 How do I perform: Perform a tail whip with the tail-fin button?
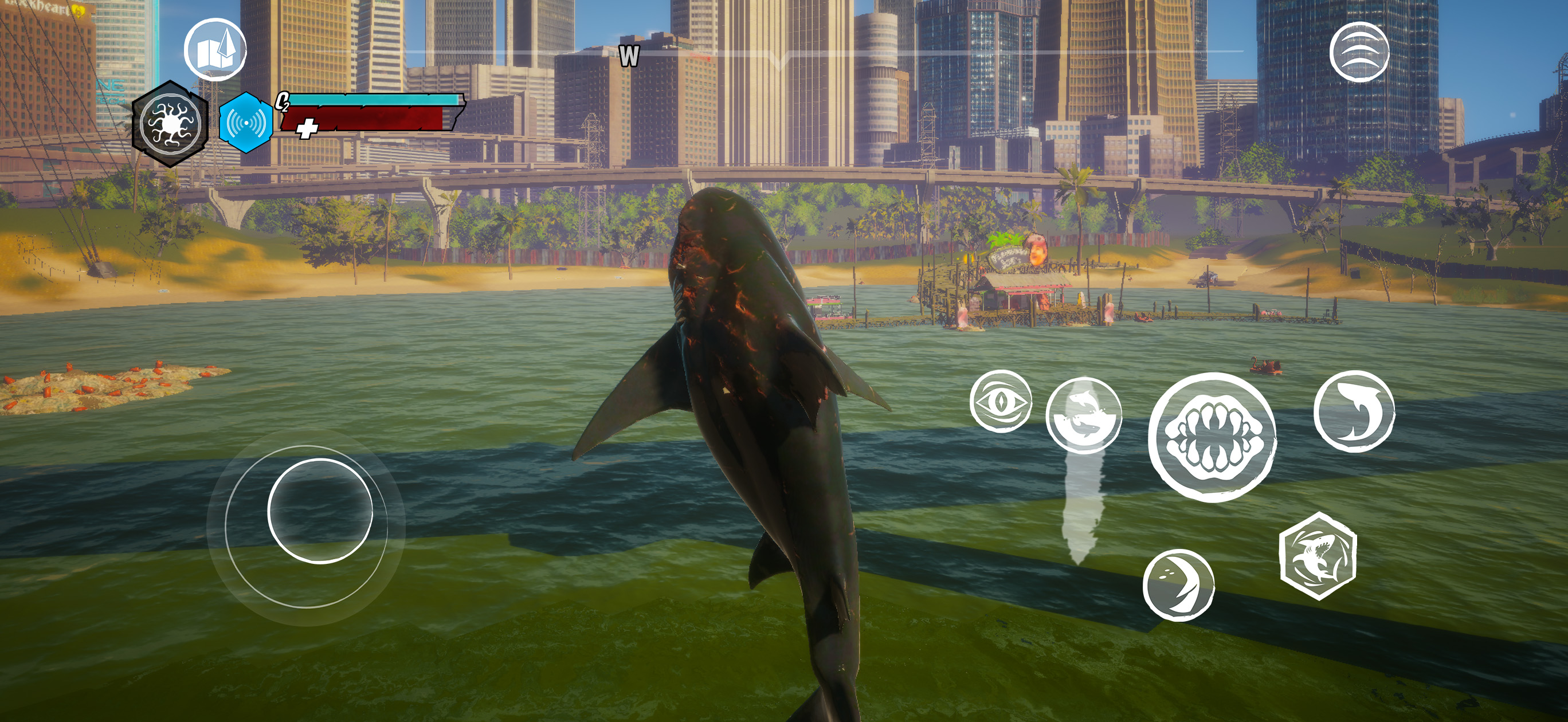pos(1178,584)
